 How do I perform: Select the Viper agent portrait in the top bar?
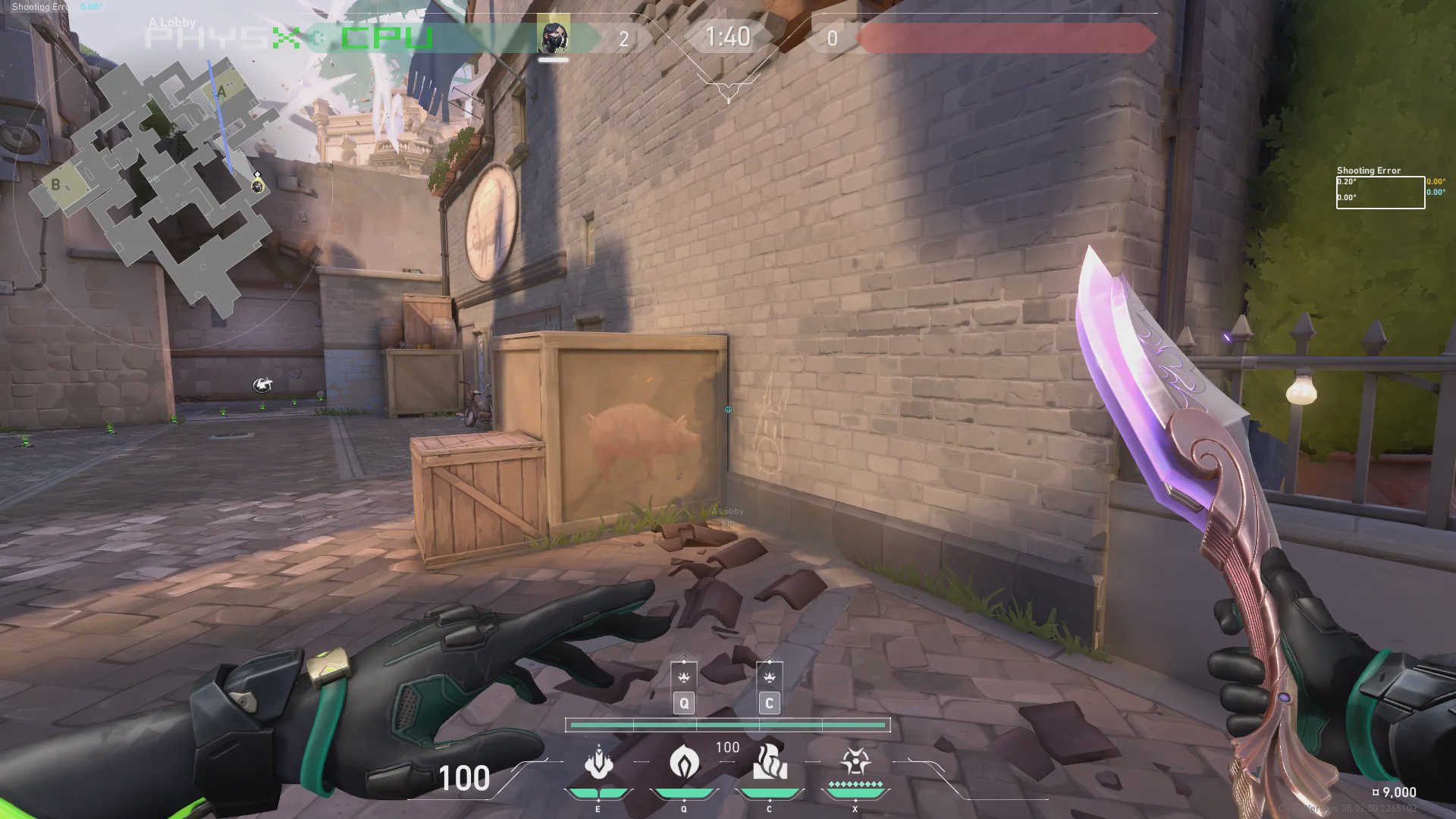click(x=553, y=37)
